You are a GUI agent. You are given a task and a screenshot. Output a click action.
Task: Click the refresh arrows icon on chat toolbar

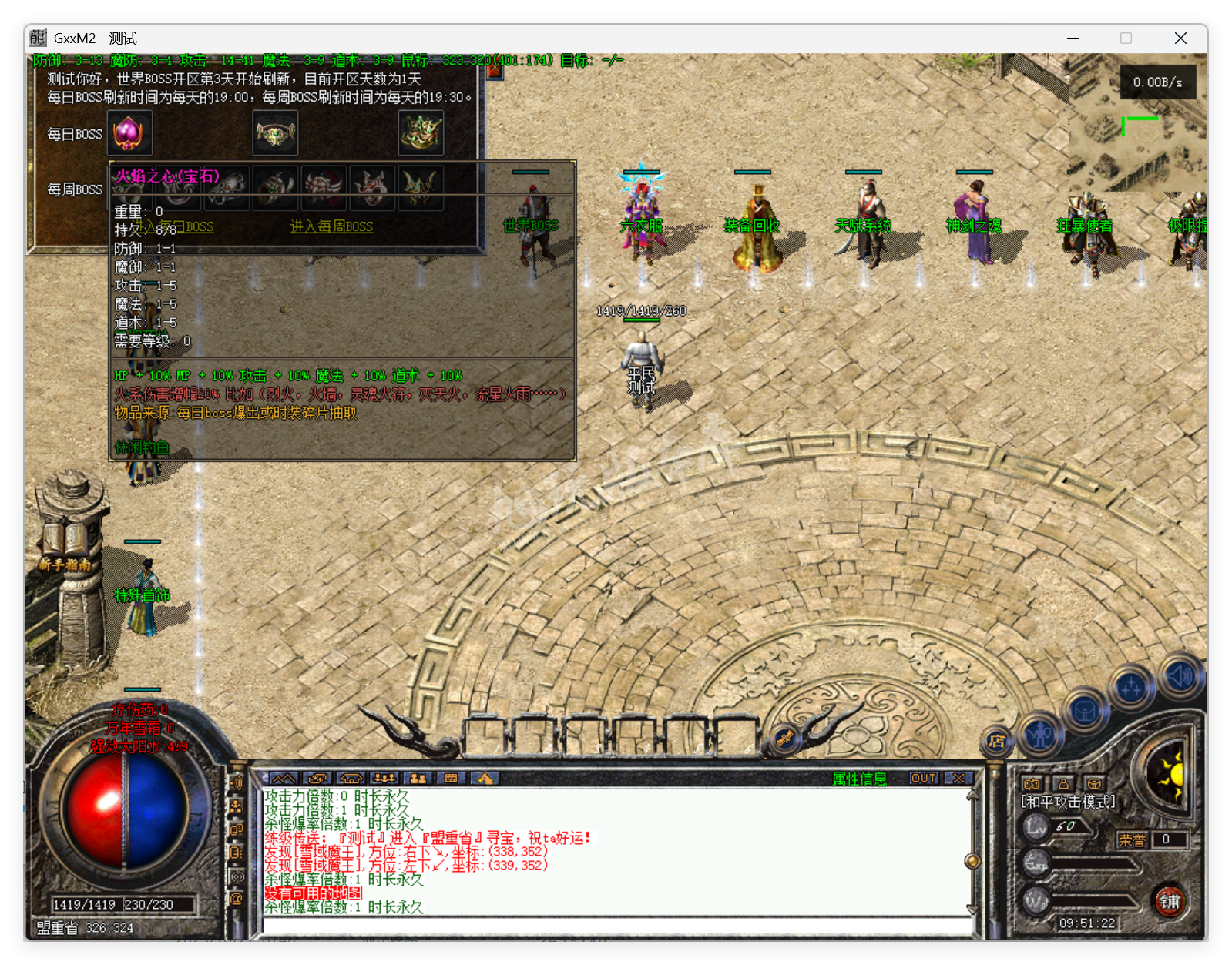tap(317, 779)
